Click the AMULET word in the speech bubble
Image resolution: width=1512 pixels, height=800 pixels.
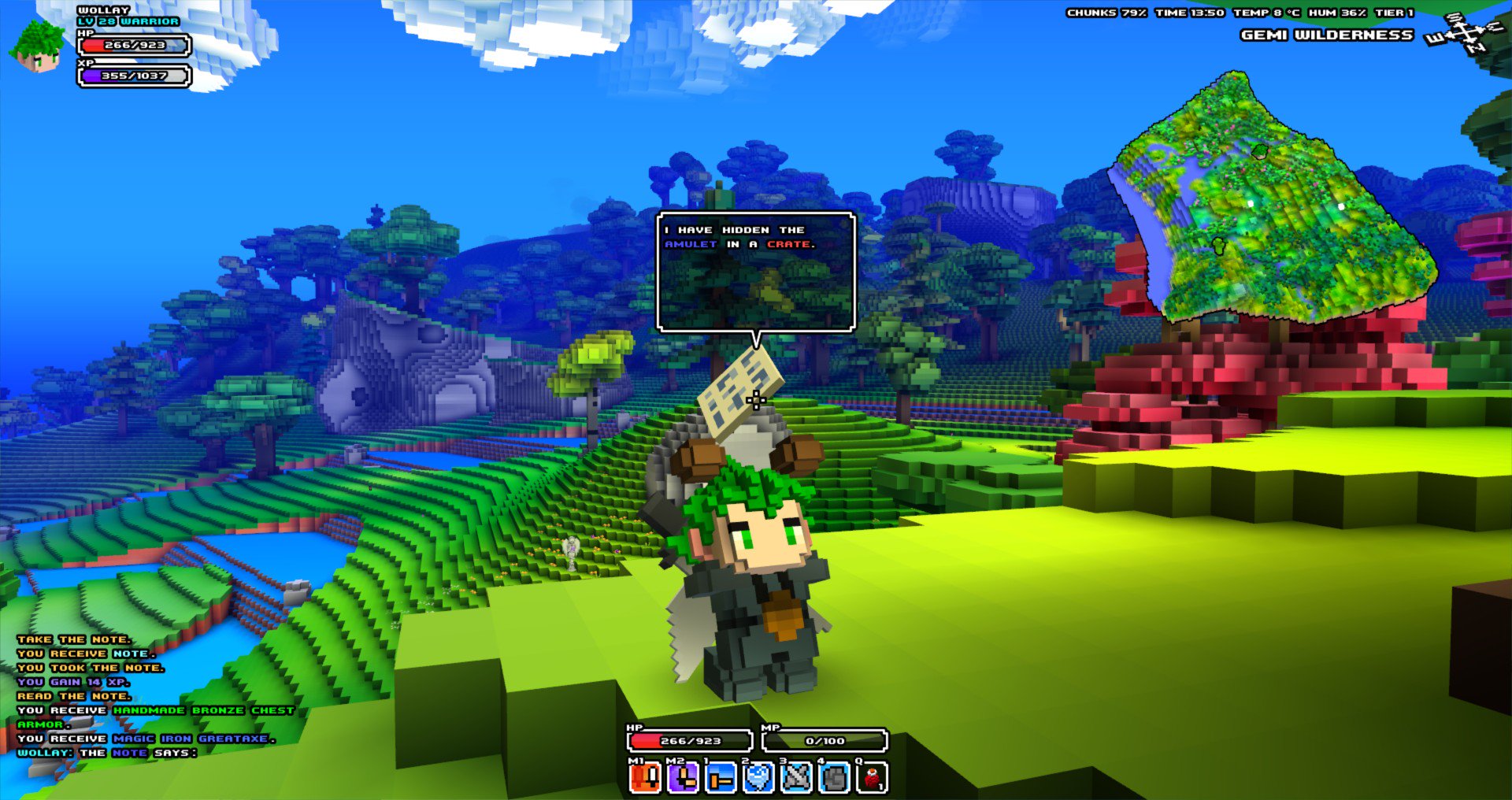click(689, 245)
